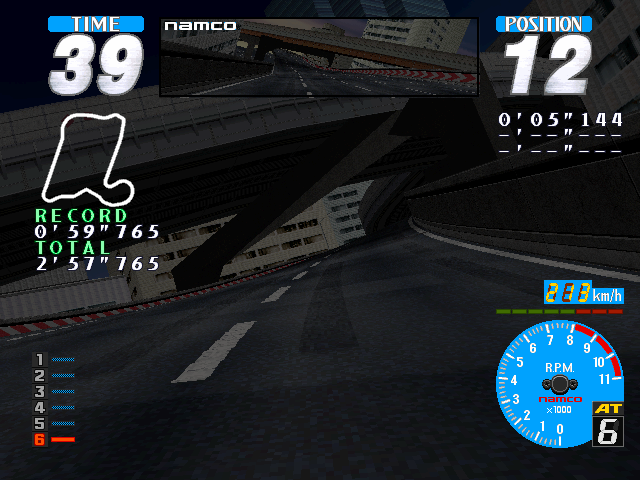Select the rear-view mirror display
This screenshot has height=480, width=640.
(x=319, y=57)
